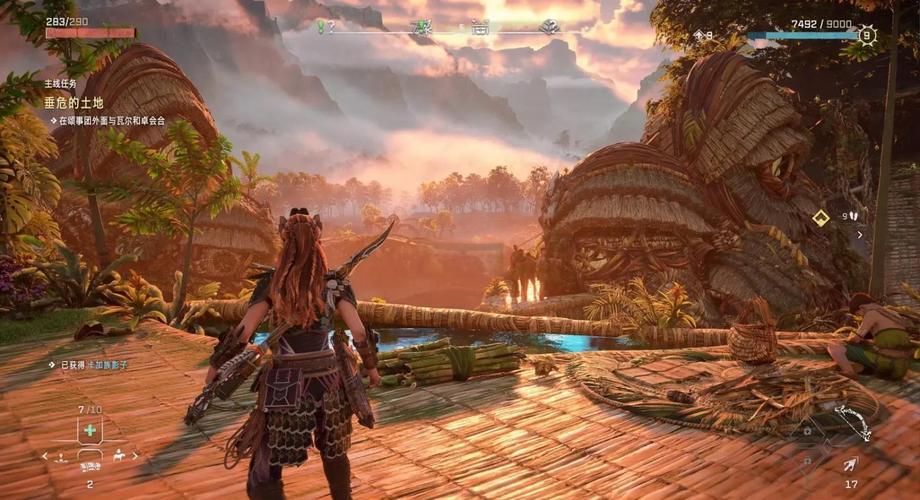Choose the mount call tool icon
920x500 pixels.
click(120, 456)
